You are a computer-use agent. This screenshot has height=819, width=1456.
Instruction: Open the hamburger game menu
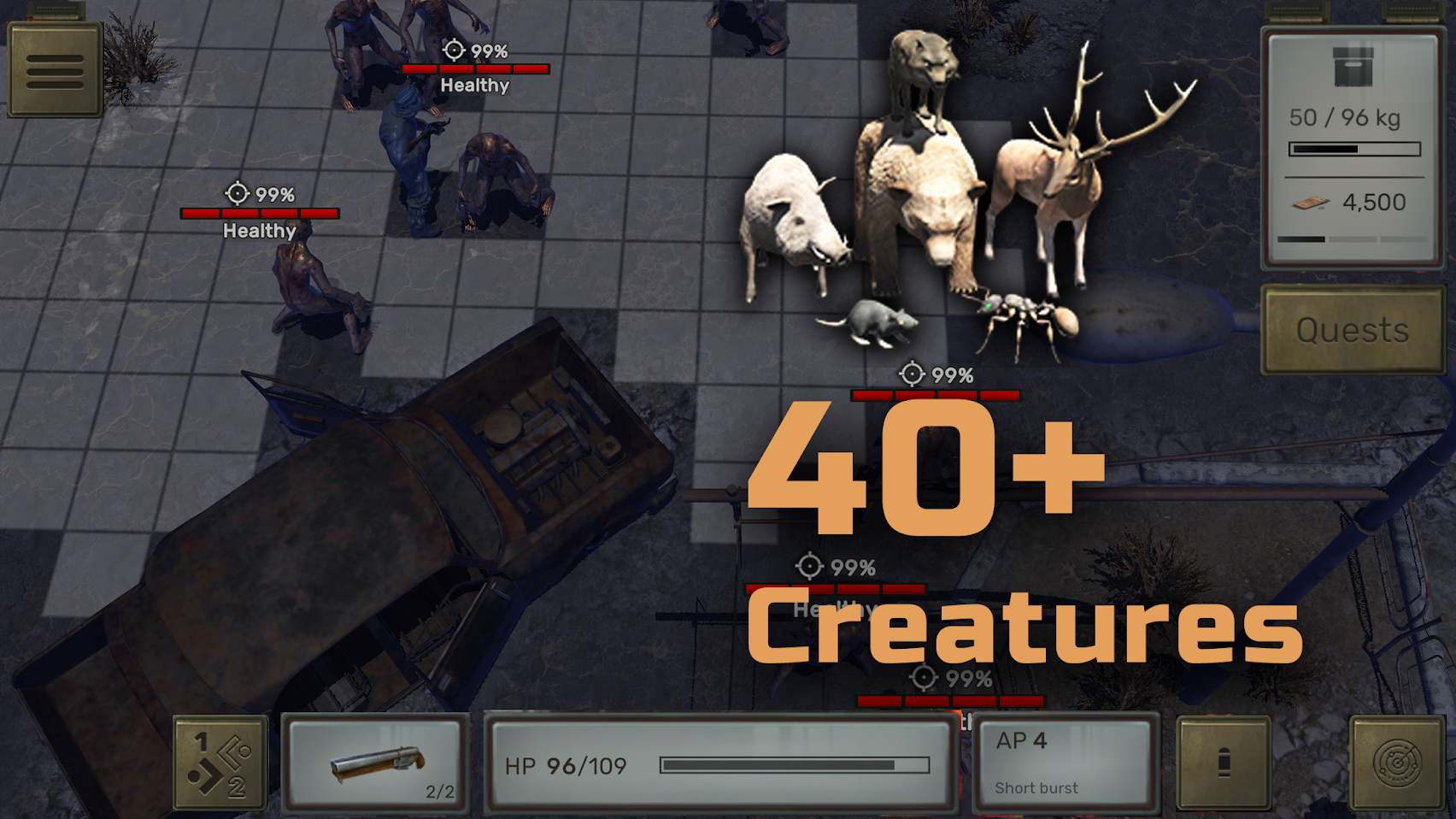point(53,70)
